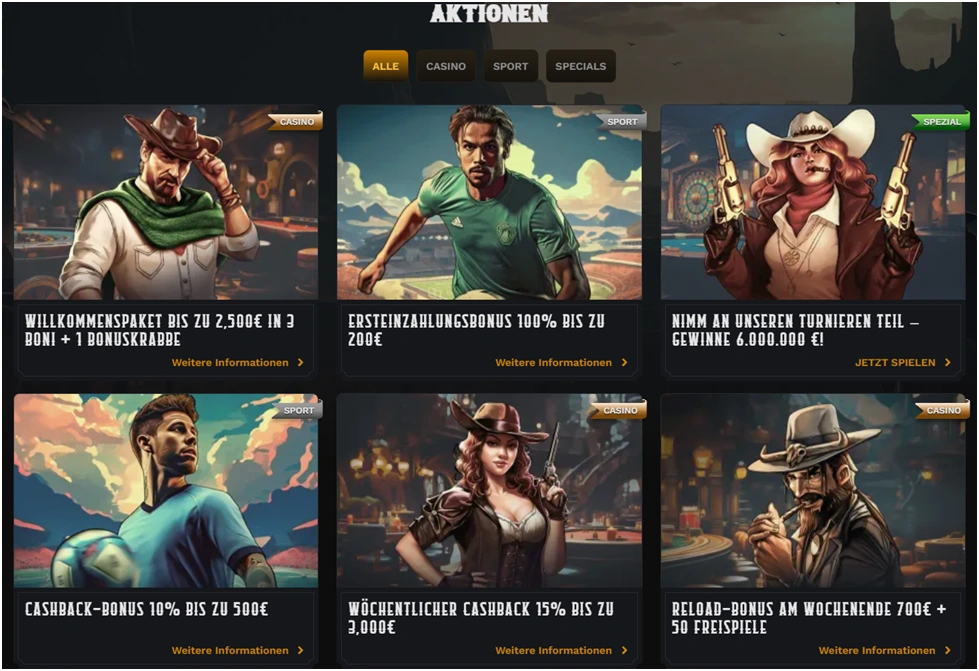Open more info for Cashback-Bonus 10%

(x=237, y=651)
